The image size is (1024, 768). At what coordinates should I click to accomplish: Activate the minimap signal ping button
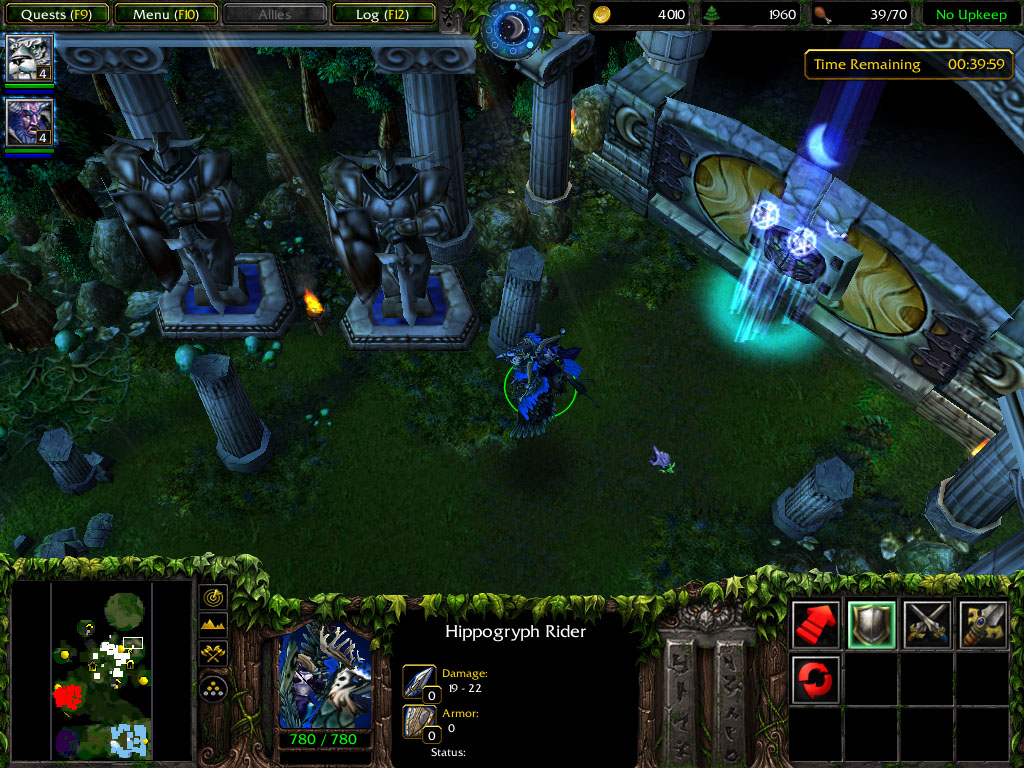point(214,597)
